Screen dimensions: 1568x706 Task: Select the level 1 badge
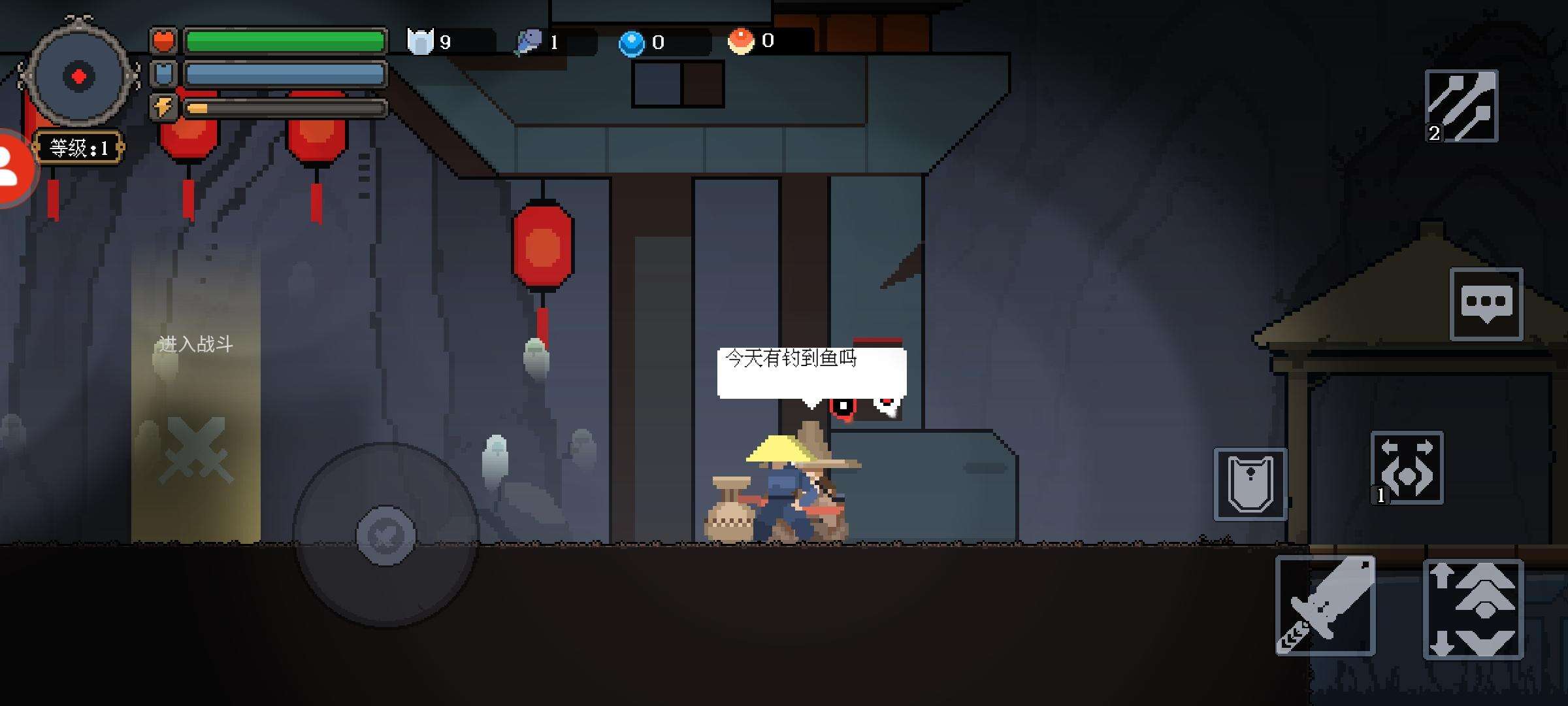point(78,148)
